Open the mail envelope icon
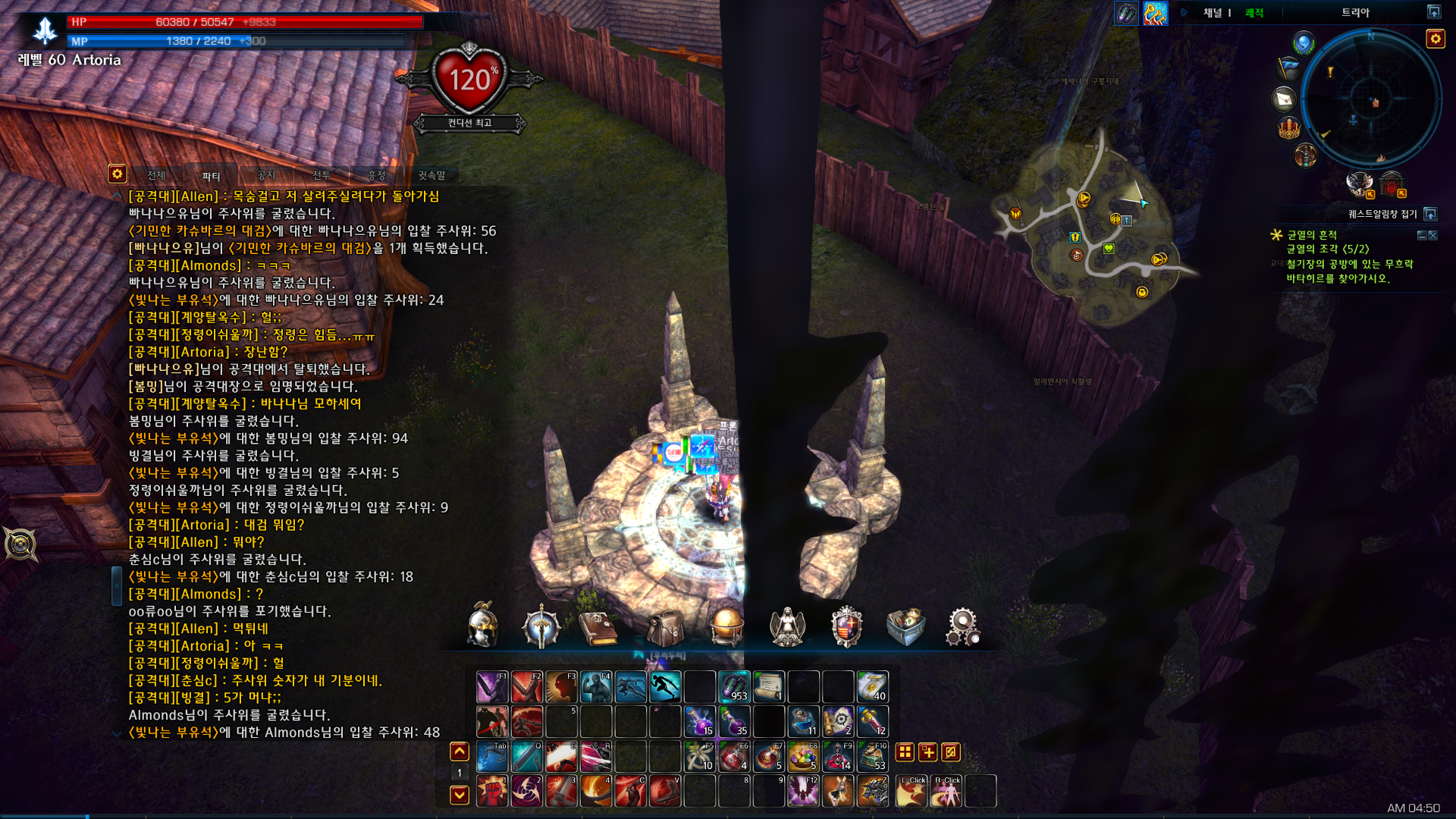1456x819 pixels. [x=1285, y=99]
